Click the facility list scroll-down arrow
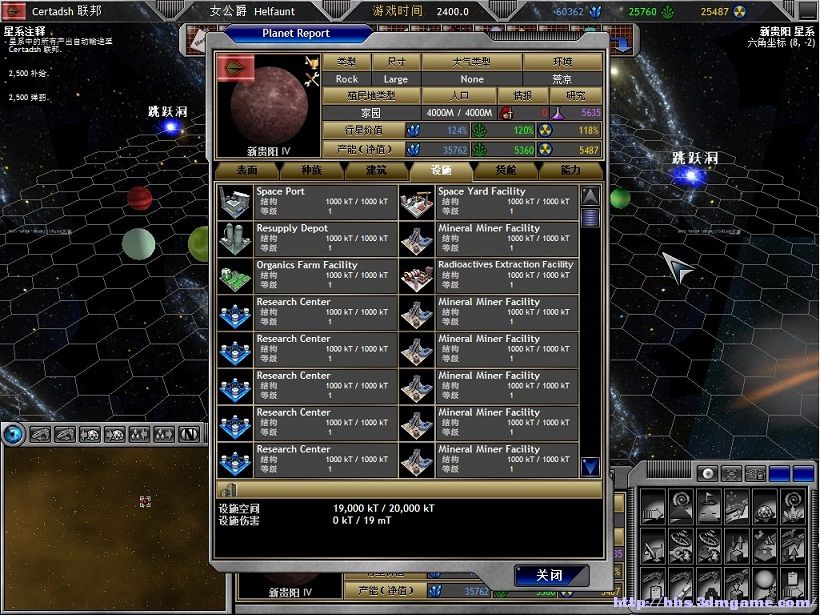The width and height of the screenshot is (820, 615). pyautogui.click(x=590, y=467)
